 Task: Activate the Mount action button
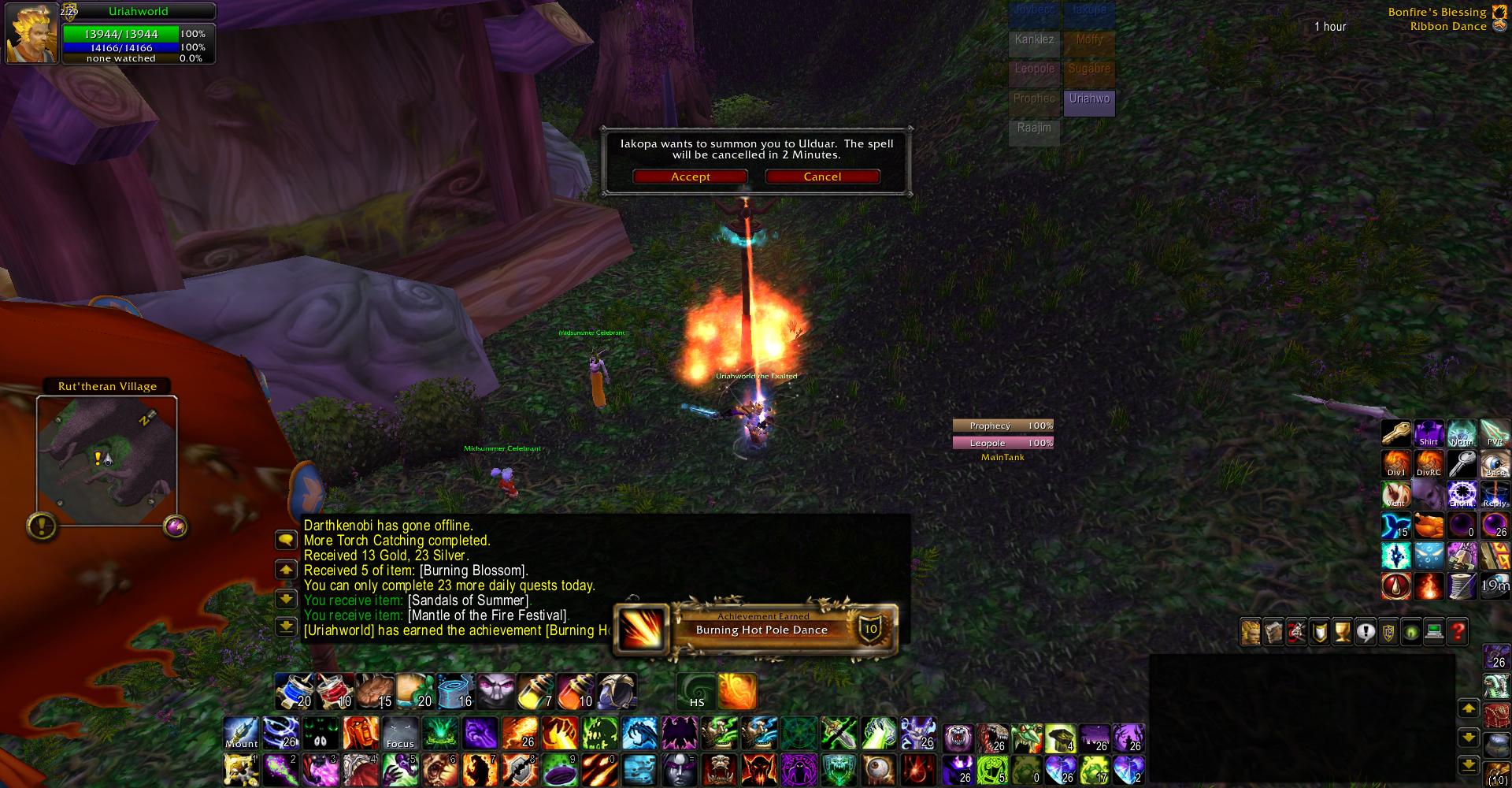point(241,733)
